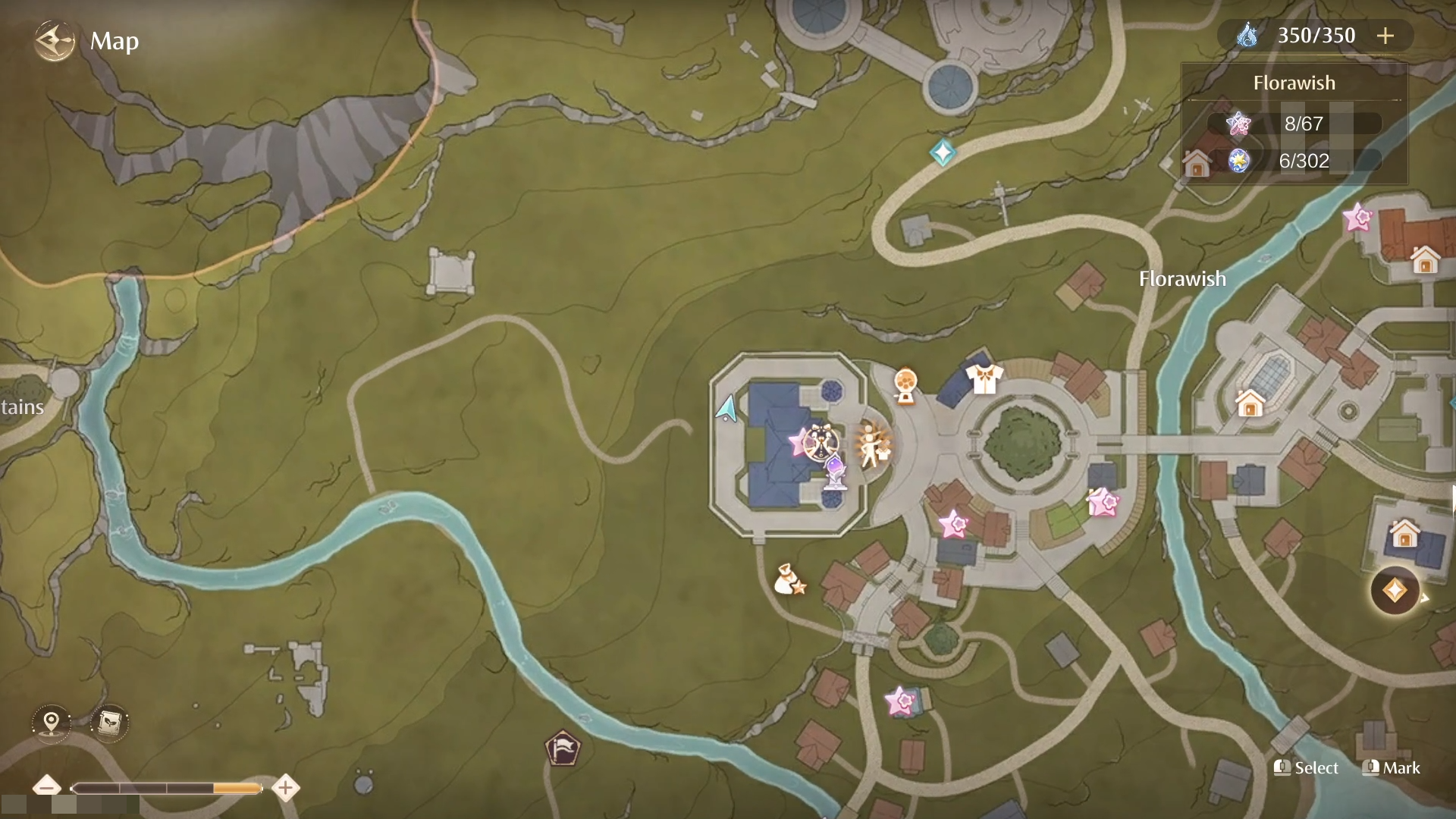Screen dimensions: 1456x819
Task: Zoom out using the minus diamond button
Action: pos(48,788)
